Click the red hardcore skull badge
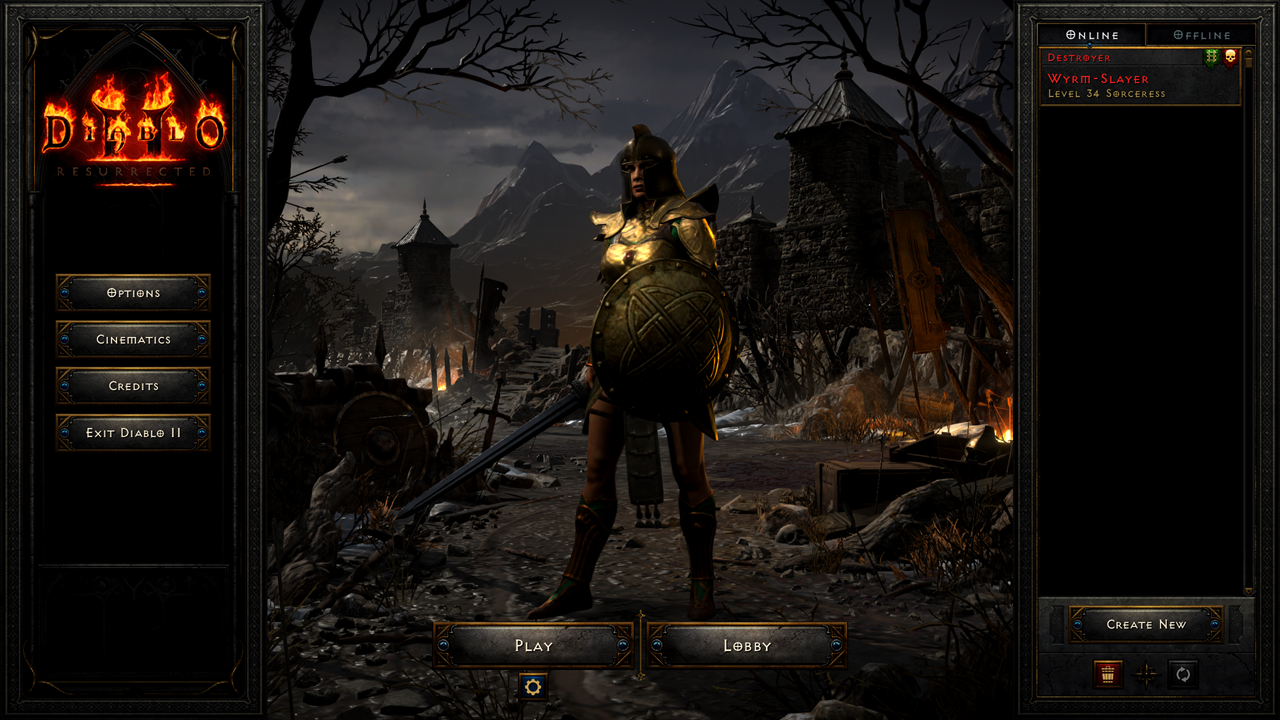 click(1231, 57)
